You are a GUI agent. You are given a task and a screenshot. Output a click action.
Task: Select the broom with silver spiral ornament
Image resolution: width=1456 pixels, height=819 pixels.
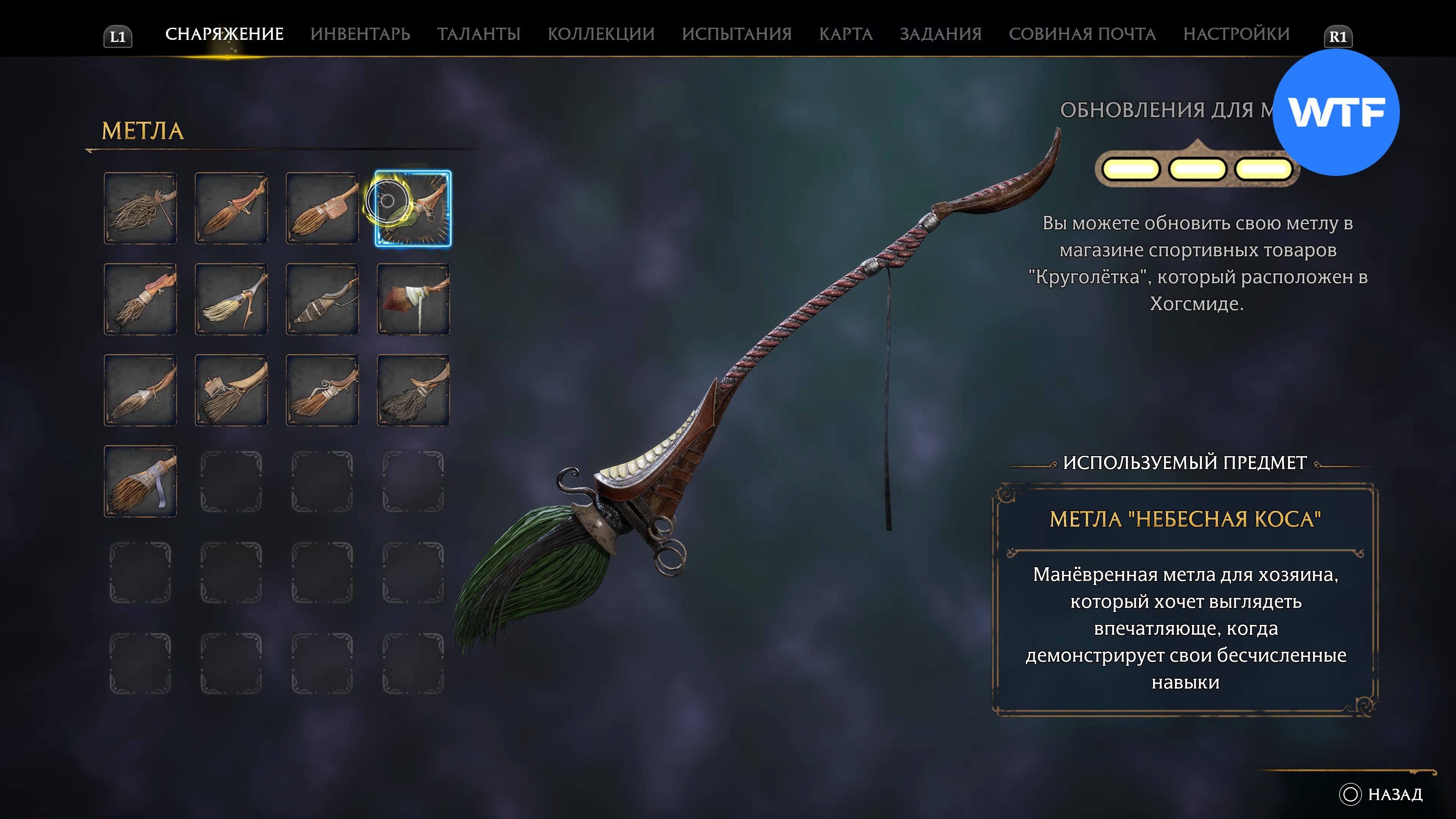tap(322, 391)
